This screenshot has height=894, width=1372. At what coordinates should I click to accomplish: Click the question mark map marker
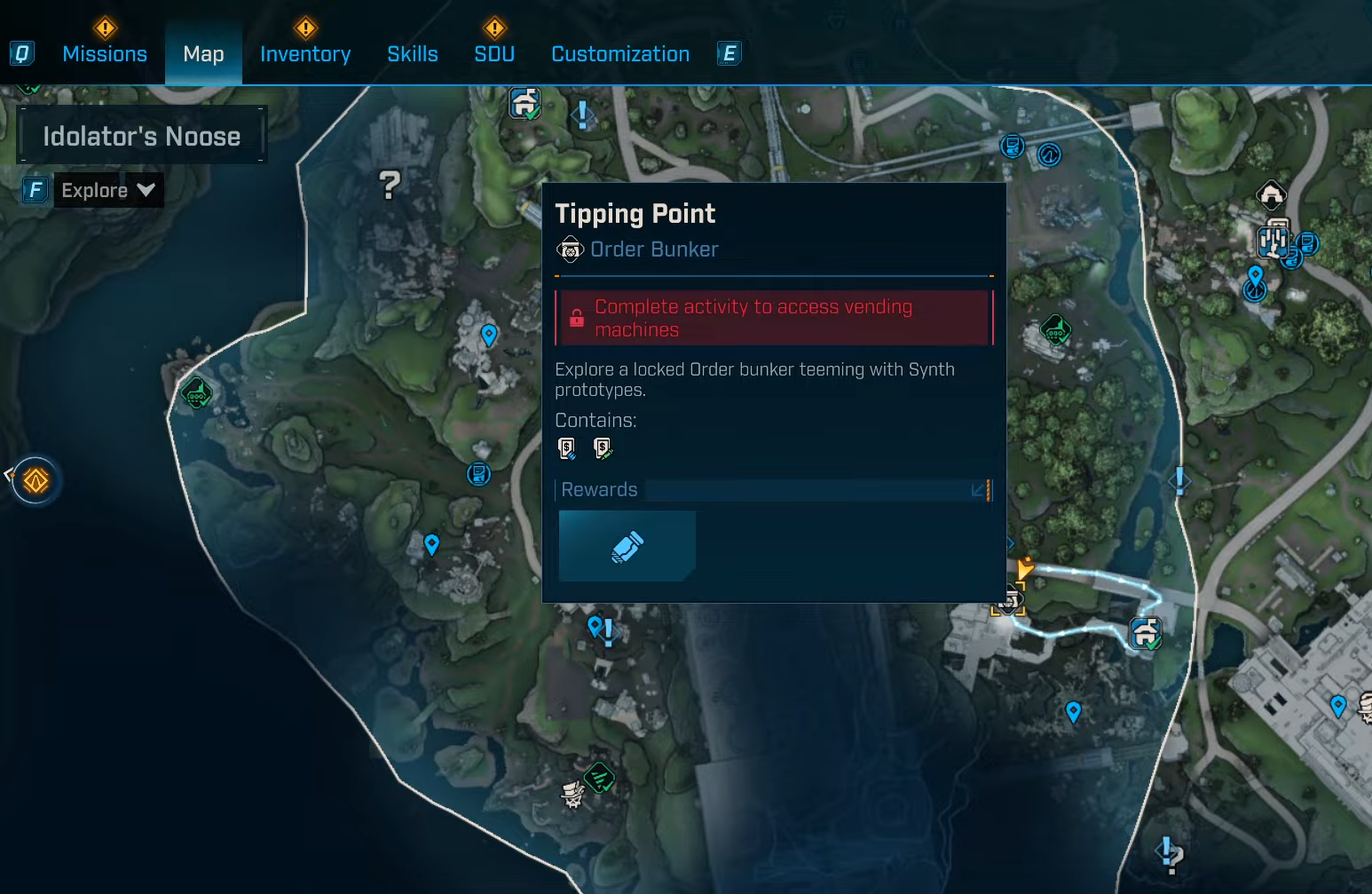point(390,185)
